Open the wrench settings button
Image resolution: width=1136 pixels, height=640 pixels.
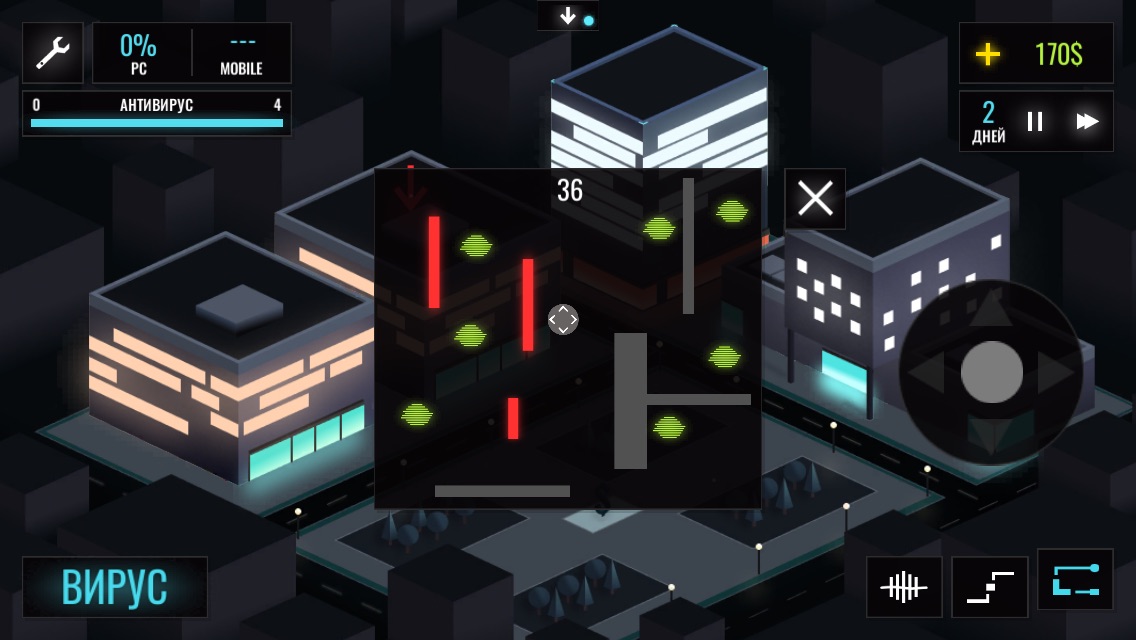pos(53,53)
